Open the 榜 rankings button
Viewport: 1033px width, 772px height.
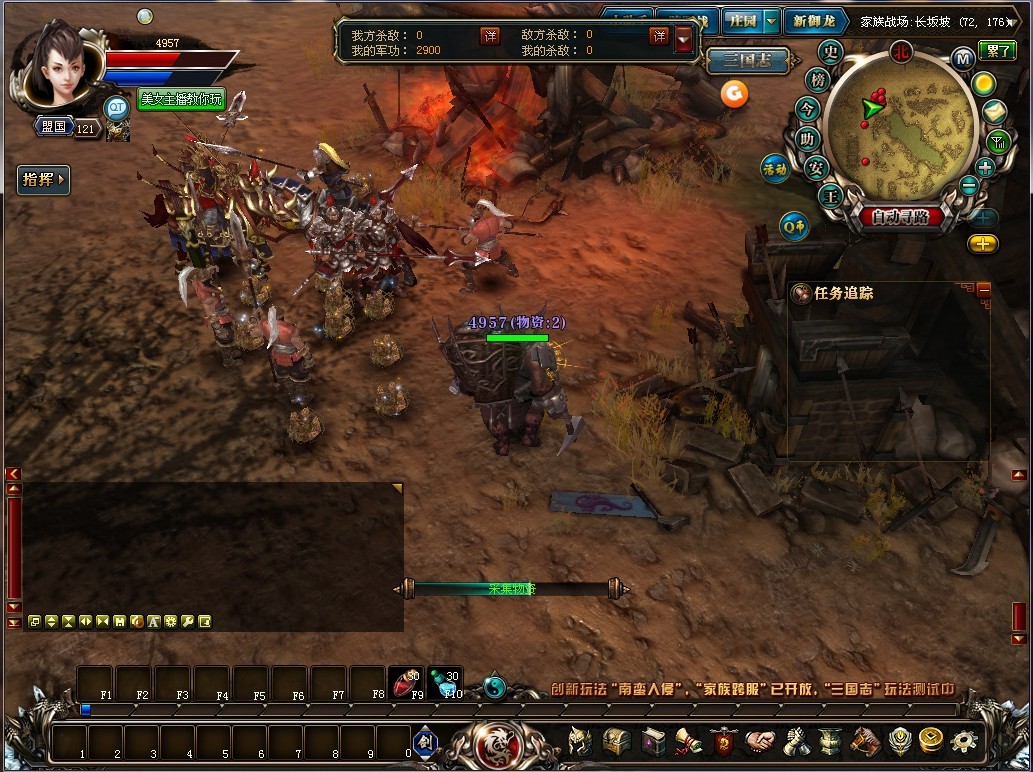819,81
